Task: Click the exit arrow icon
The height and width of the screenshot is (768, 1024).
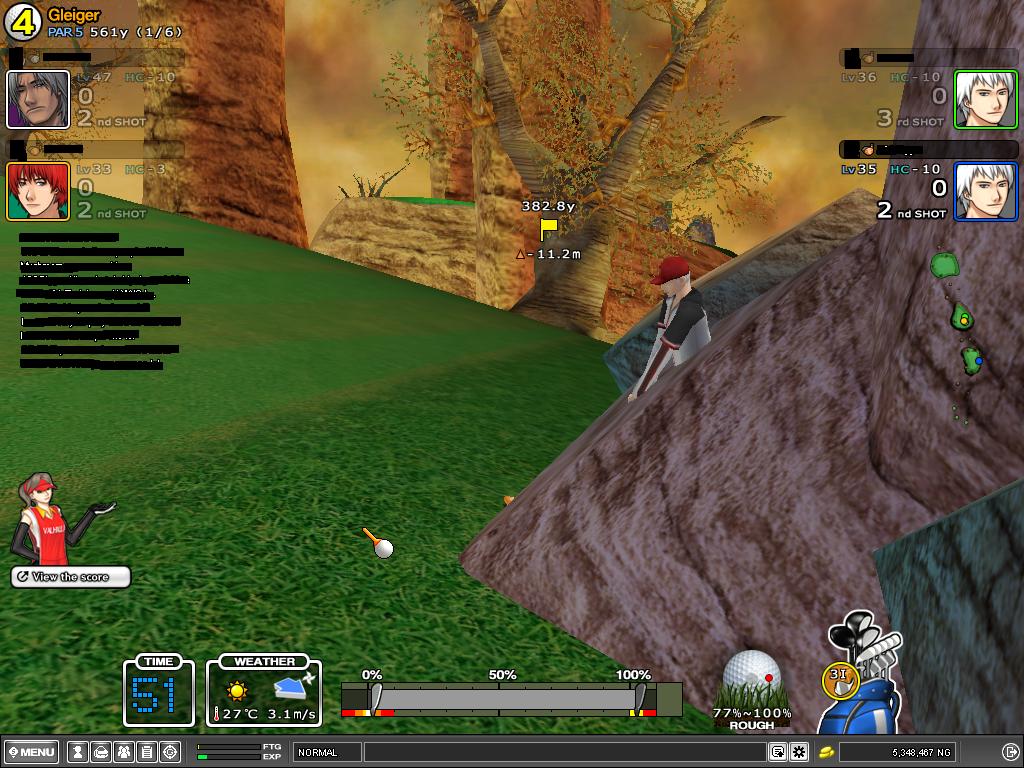Action: 1009,752
